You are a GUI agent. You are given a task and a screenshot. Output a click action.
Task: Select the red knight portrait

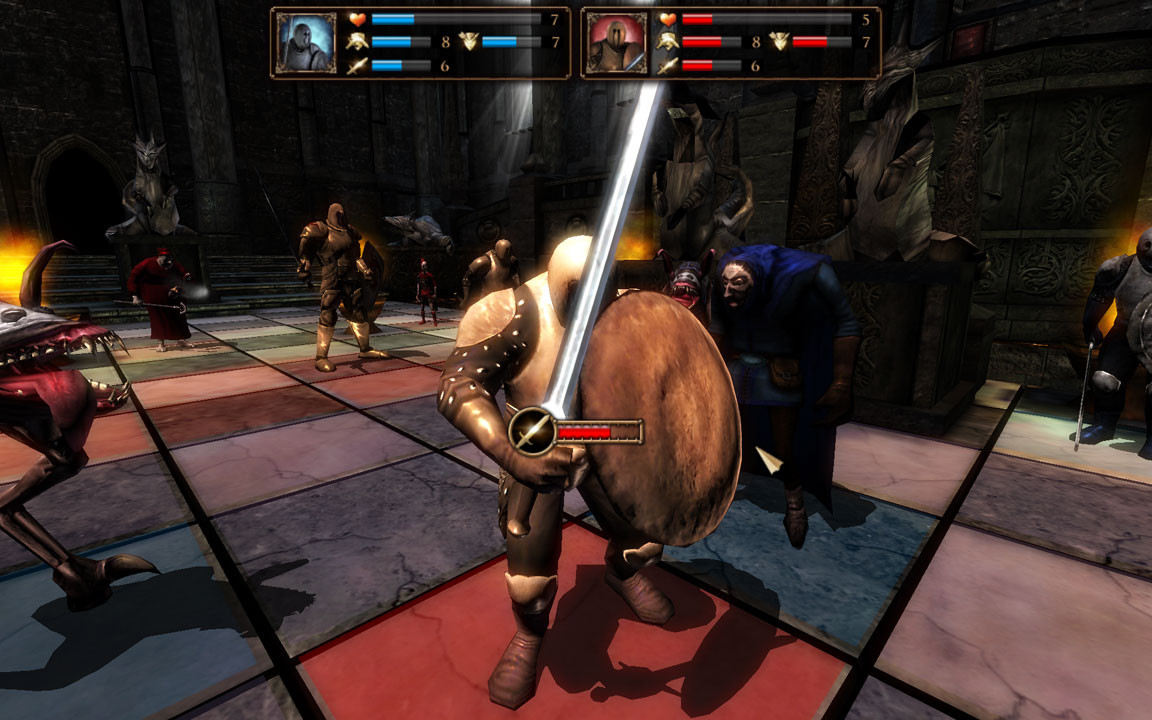pos(616,43)
